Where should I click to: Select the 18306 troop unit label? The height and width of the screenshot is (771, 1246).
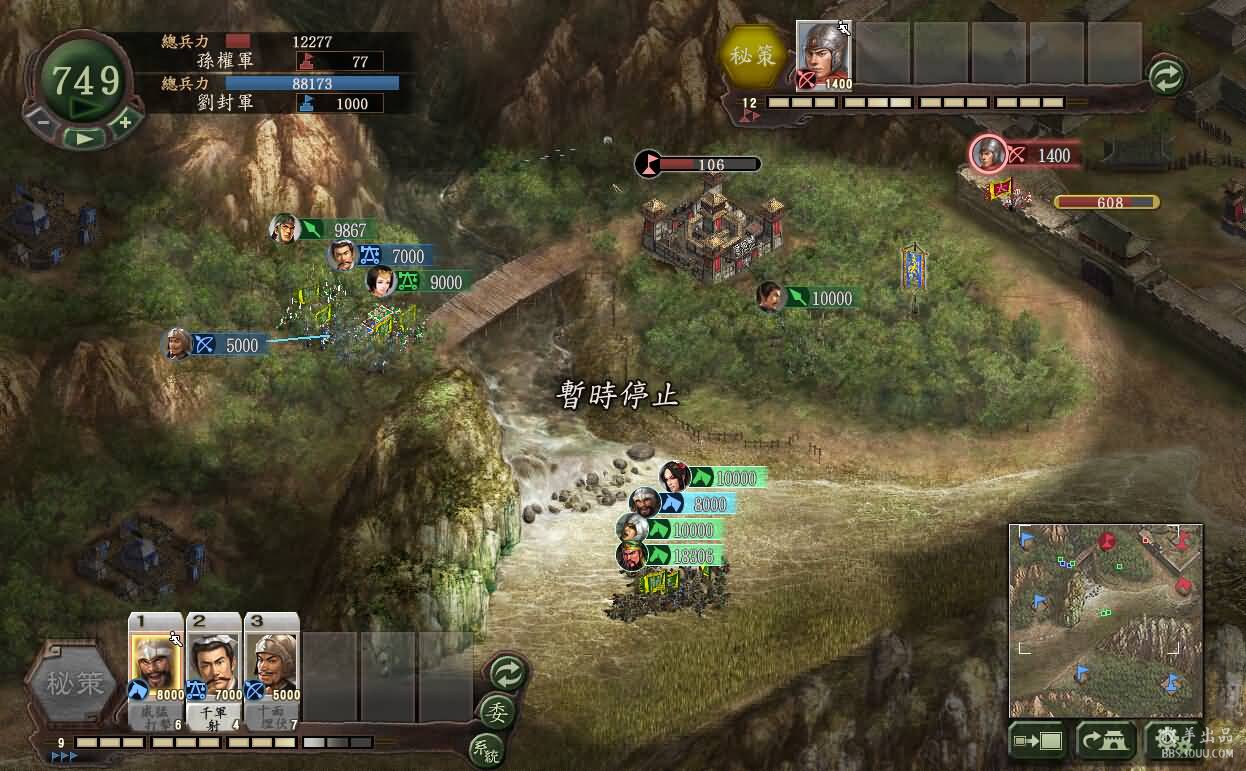[692, 556]
